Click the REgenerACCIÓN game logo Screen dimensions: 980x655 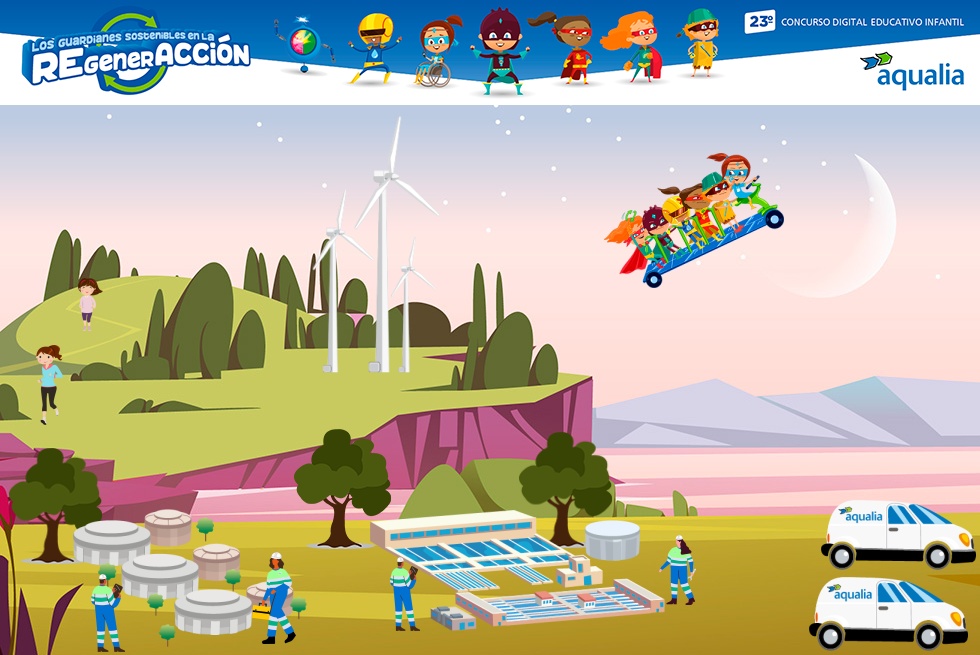coord(138,54)
